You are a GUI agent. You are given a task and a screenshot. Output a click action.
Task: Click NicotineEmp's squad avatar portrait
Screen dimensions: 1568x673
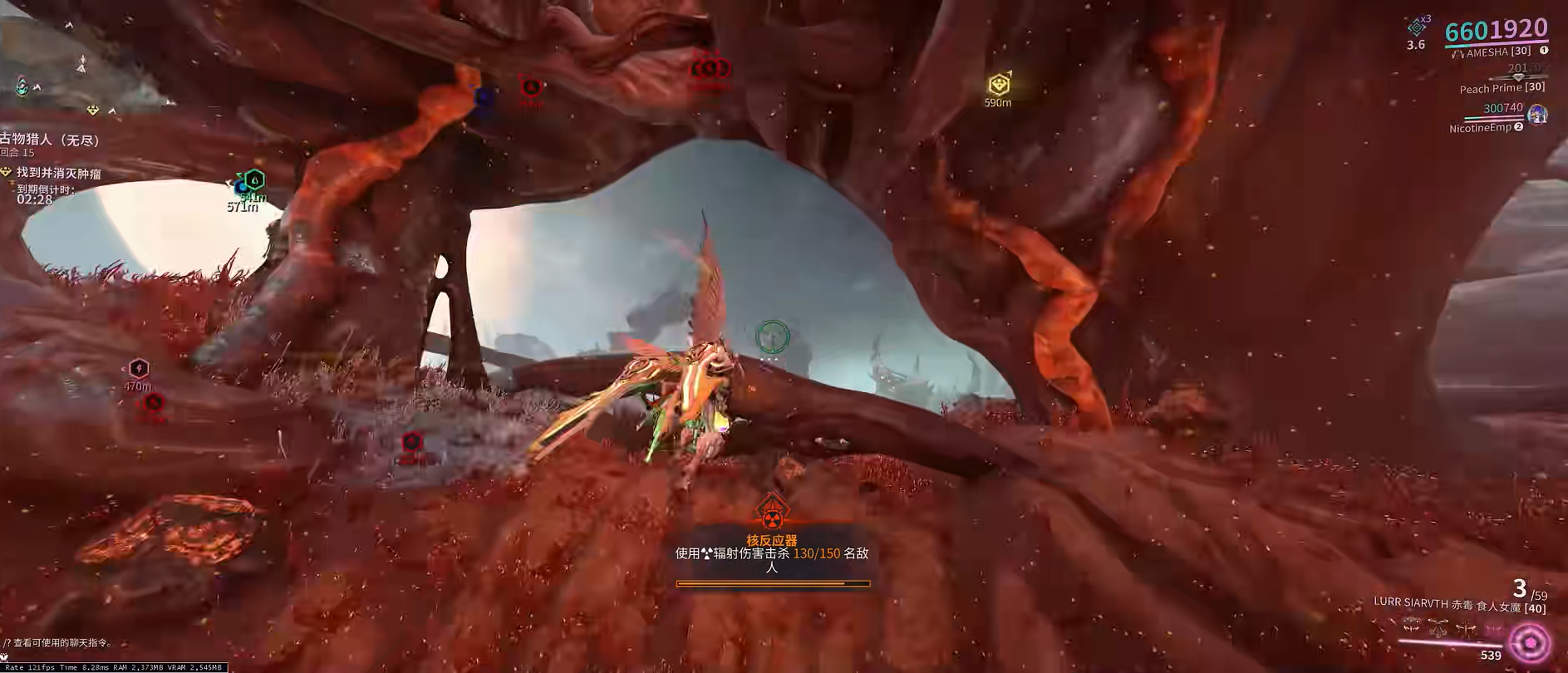coord(1538,114)
